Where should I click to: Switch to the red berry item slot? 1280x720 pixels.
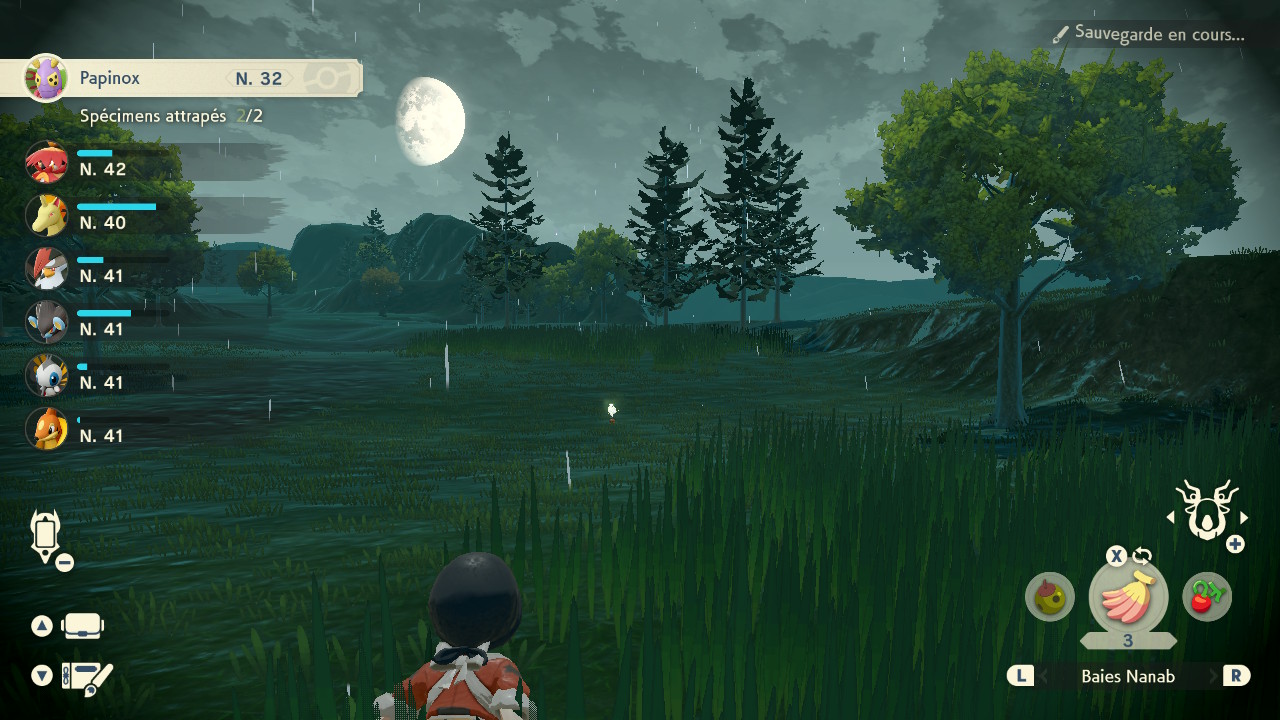click(x=1207, y=598)
